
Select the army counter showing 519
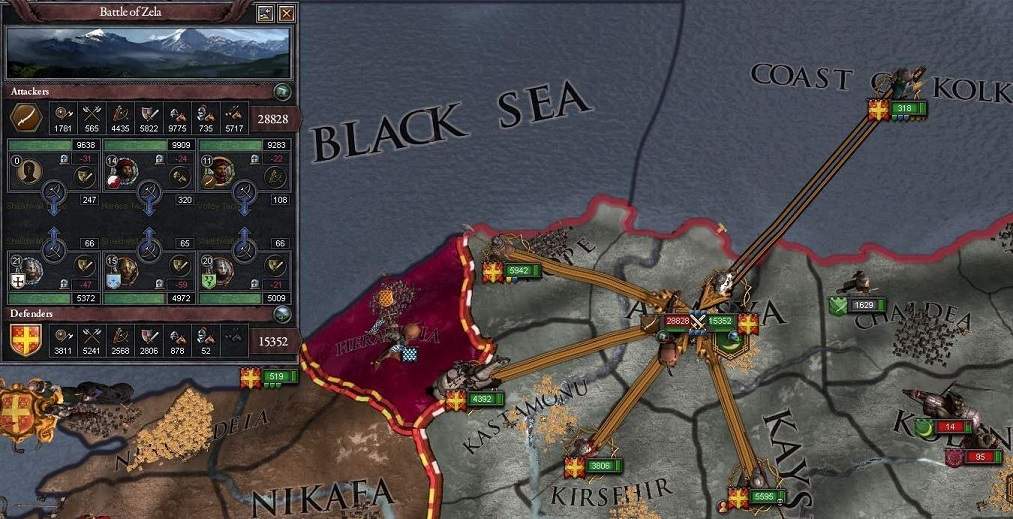pos(277,377)
